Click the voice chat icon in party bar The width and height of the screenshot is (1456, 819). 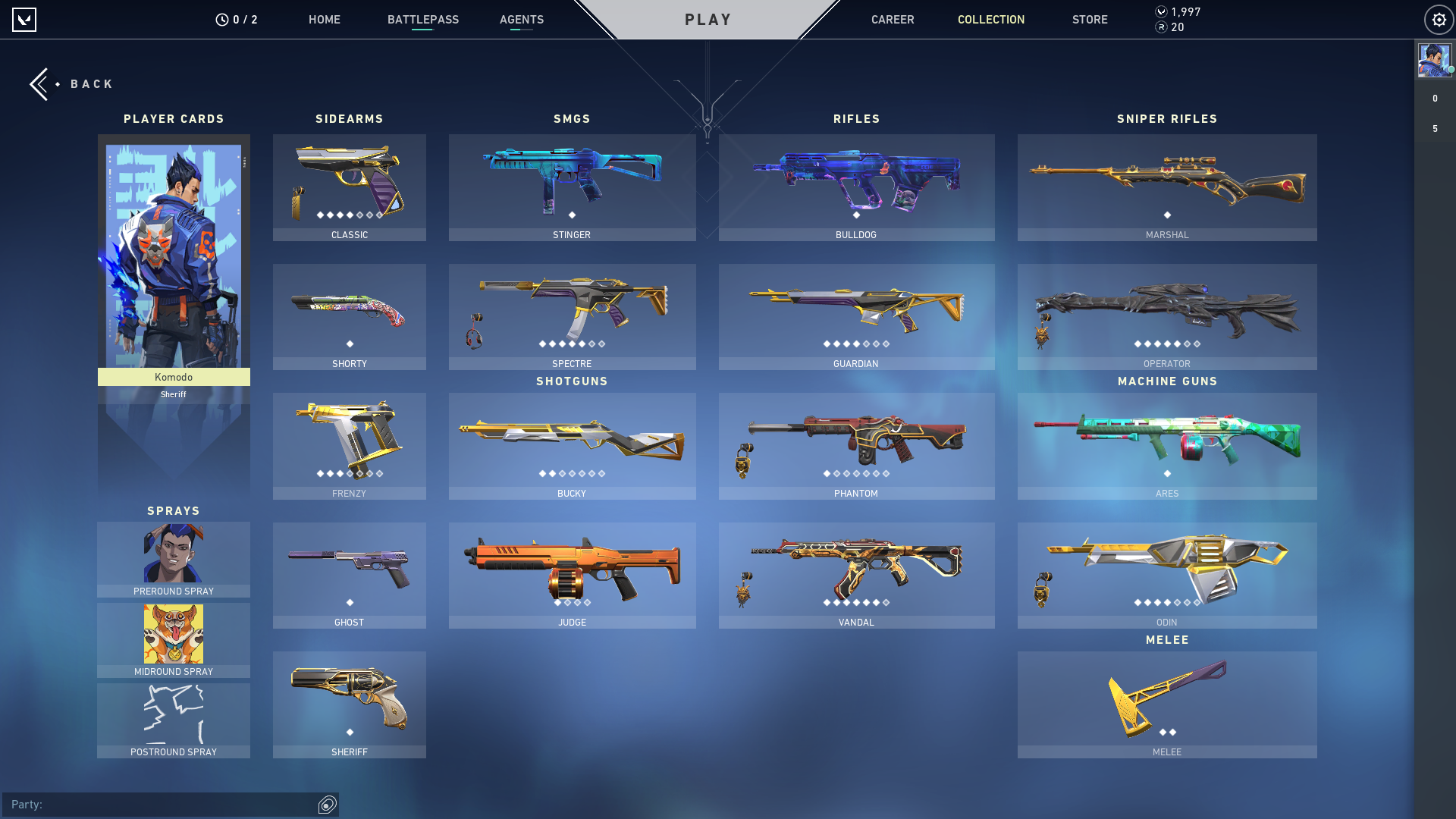coord(326,805)
